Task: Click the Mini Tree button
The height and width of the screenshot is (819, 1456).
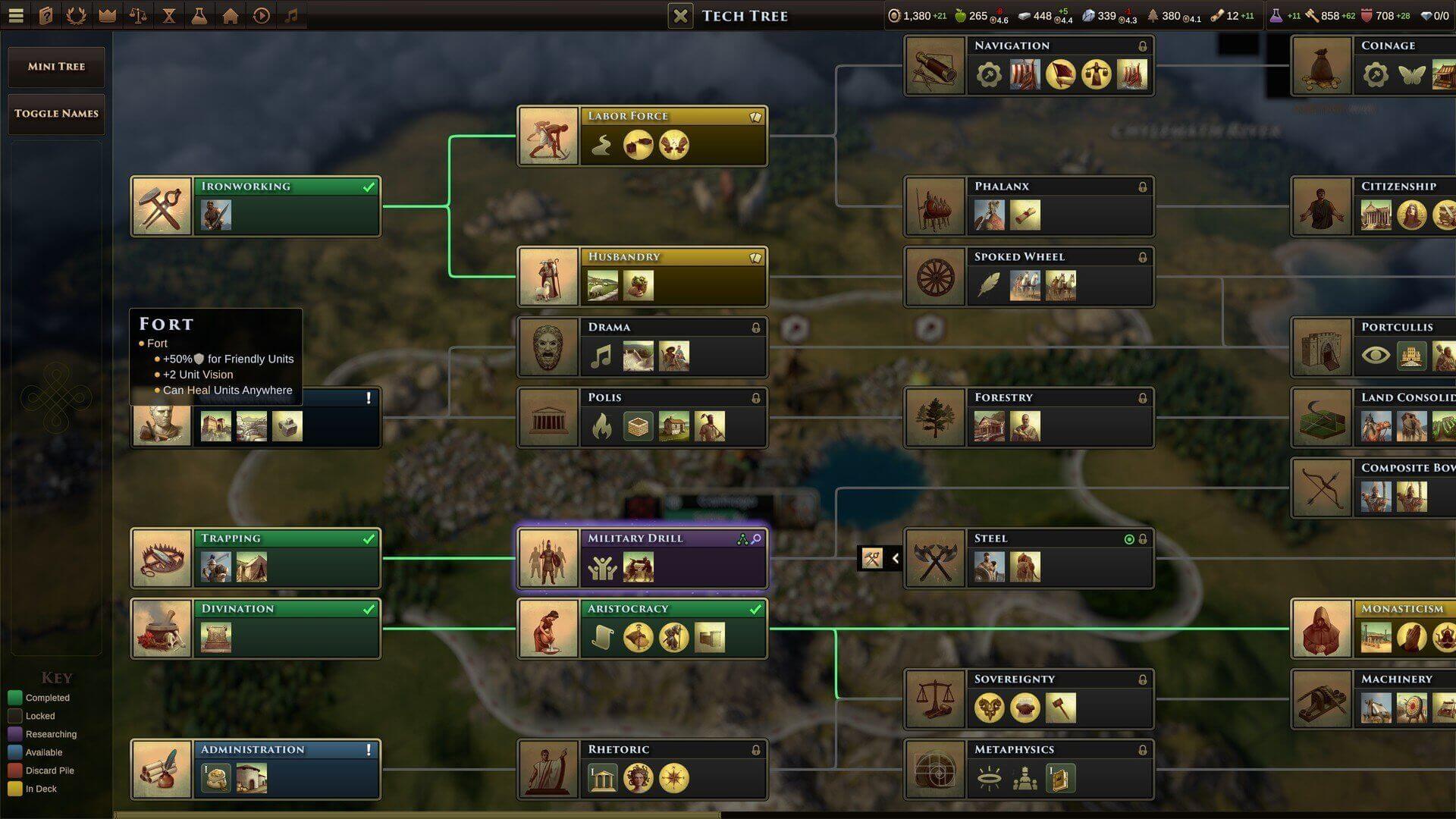Action: (x=55, y=67)
